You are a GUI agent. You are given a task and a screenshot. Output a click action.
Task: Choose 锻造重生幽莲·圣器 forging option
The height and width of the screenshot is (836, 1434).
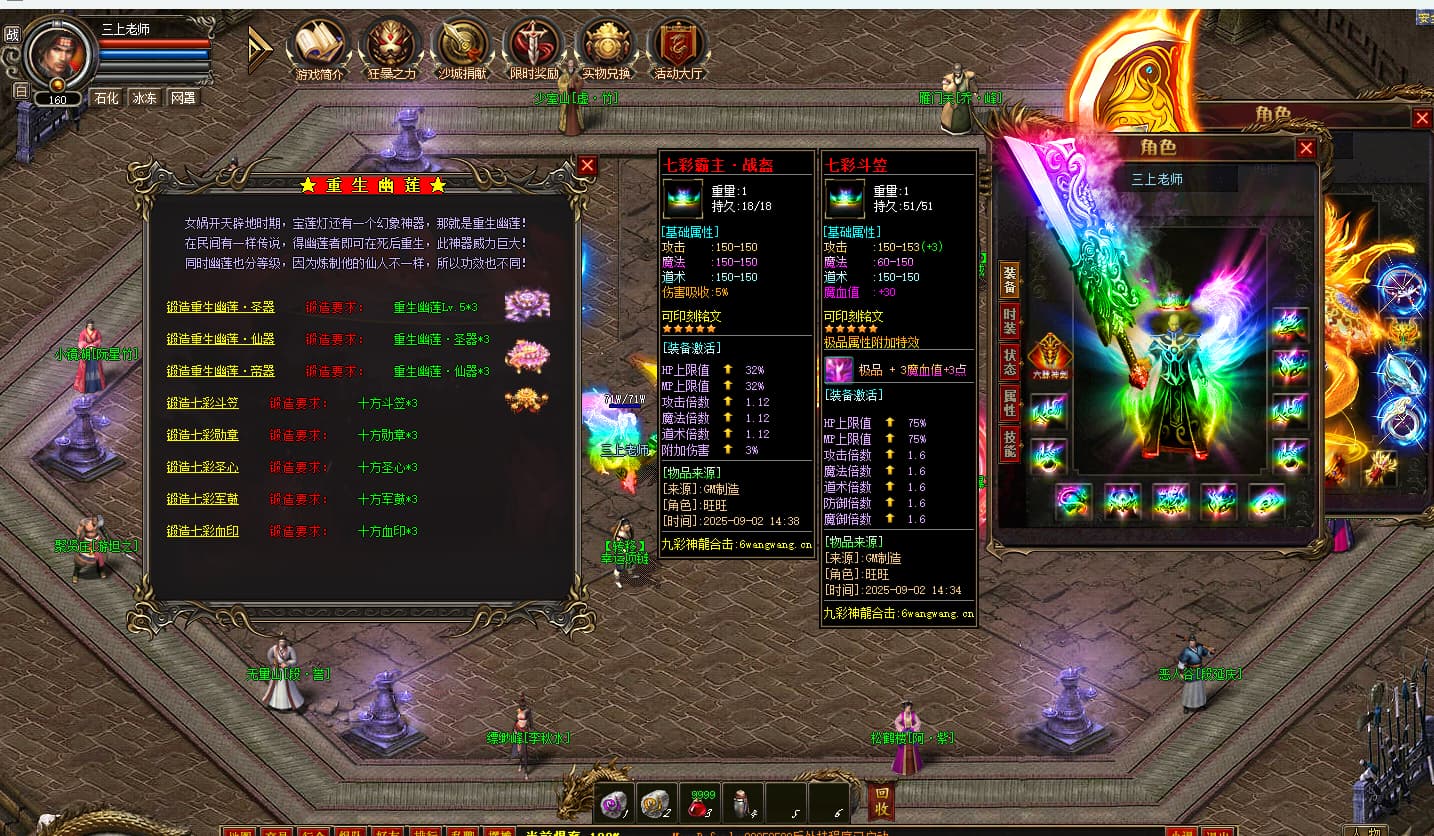click(220, 307)
